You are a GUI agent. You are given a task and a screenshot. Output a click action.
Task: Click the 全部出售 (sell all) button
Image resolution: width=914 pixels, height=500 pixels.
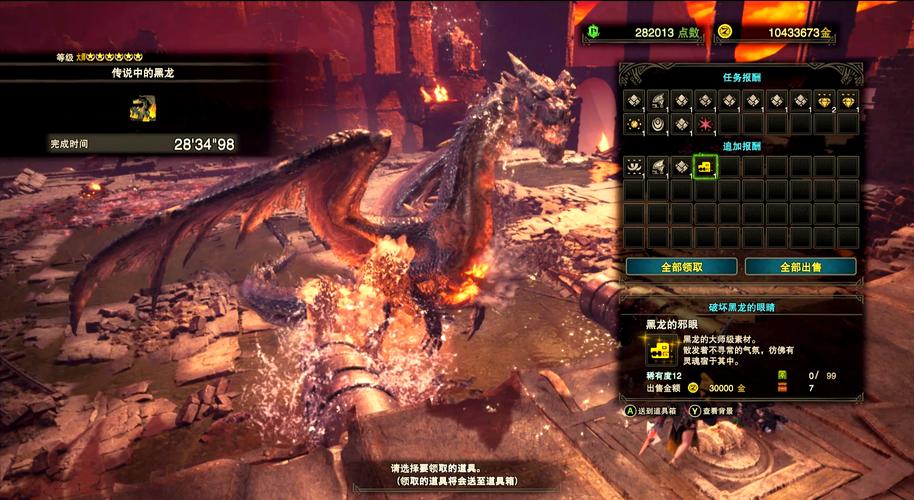pos(803,267)
